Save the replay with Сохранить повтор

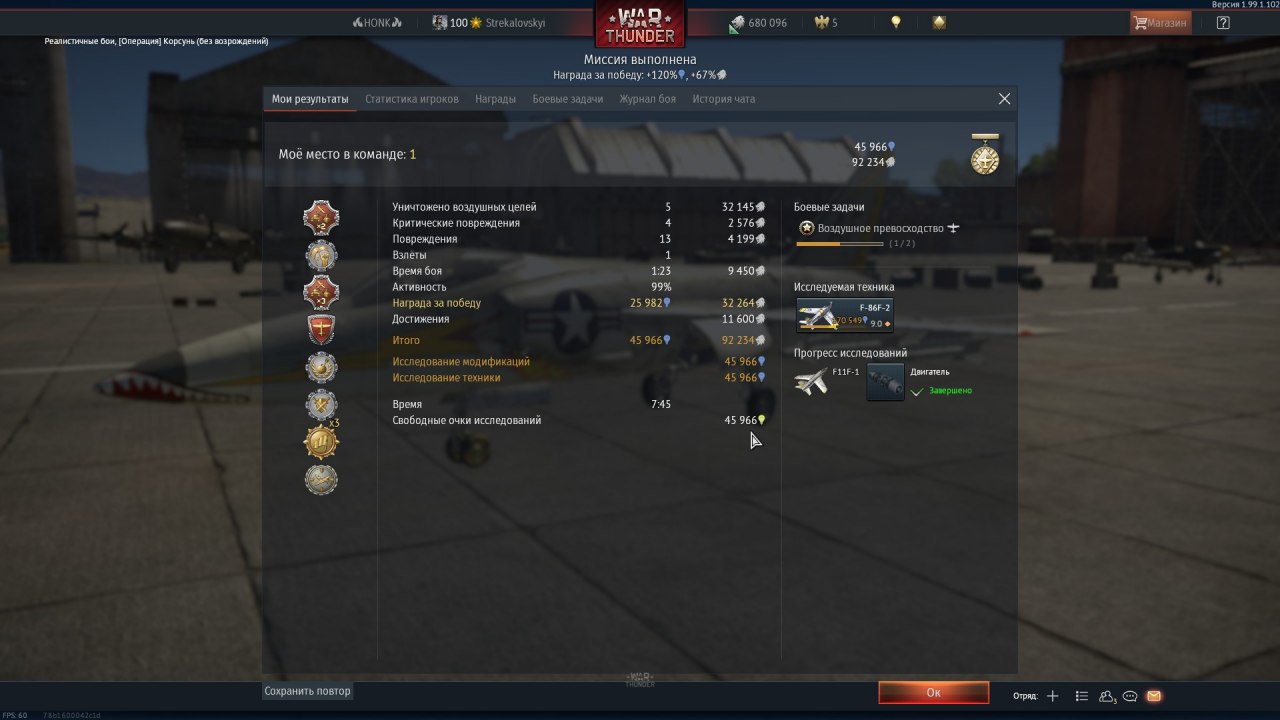pyautogui.click(x=308, y=691)
